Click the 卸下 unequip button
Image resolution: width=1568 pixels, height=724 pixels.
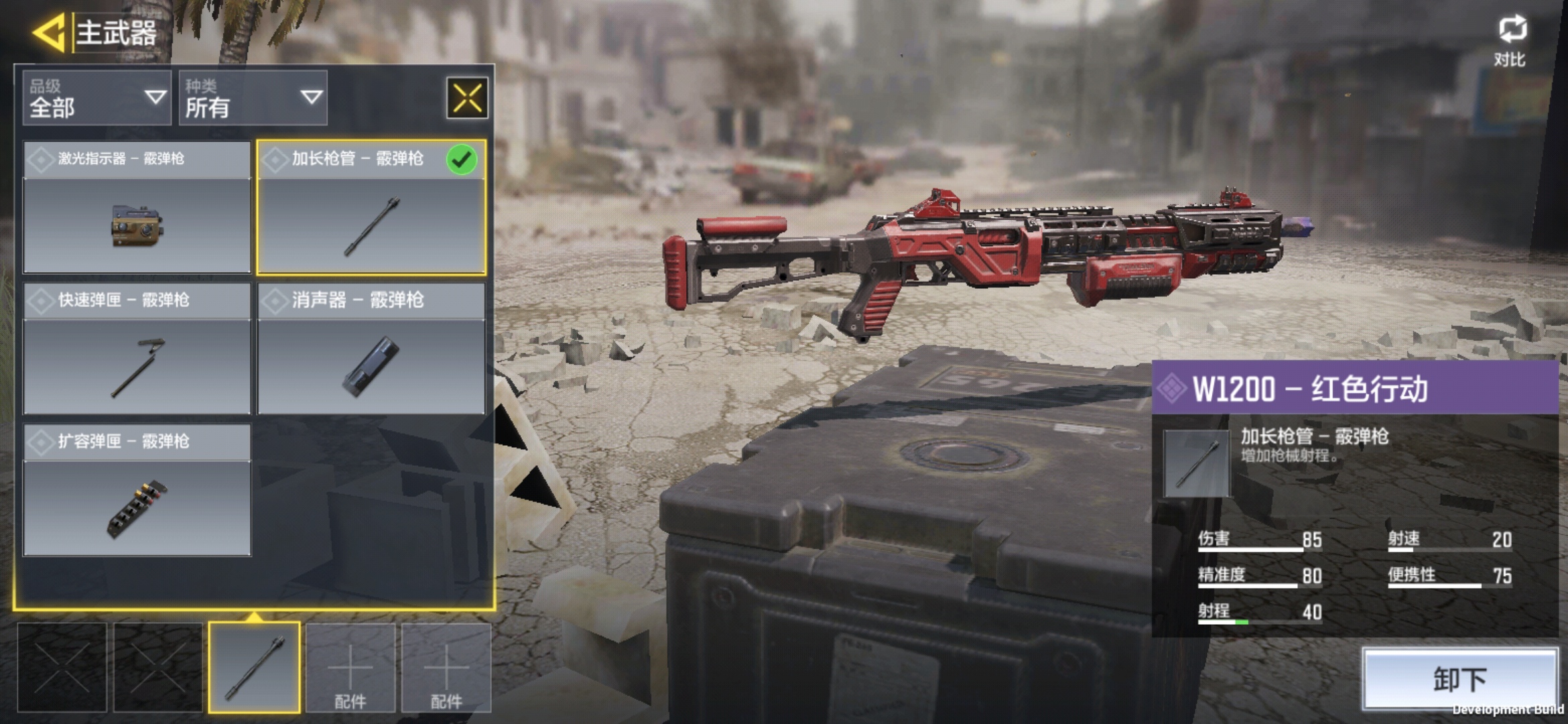(x=1460, y=678)
